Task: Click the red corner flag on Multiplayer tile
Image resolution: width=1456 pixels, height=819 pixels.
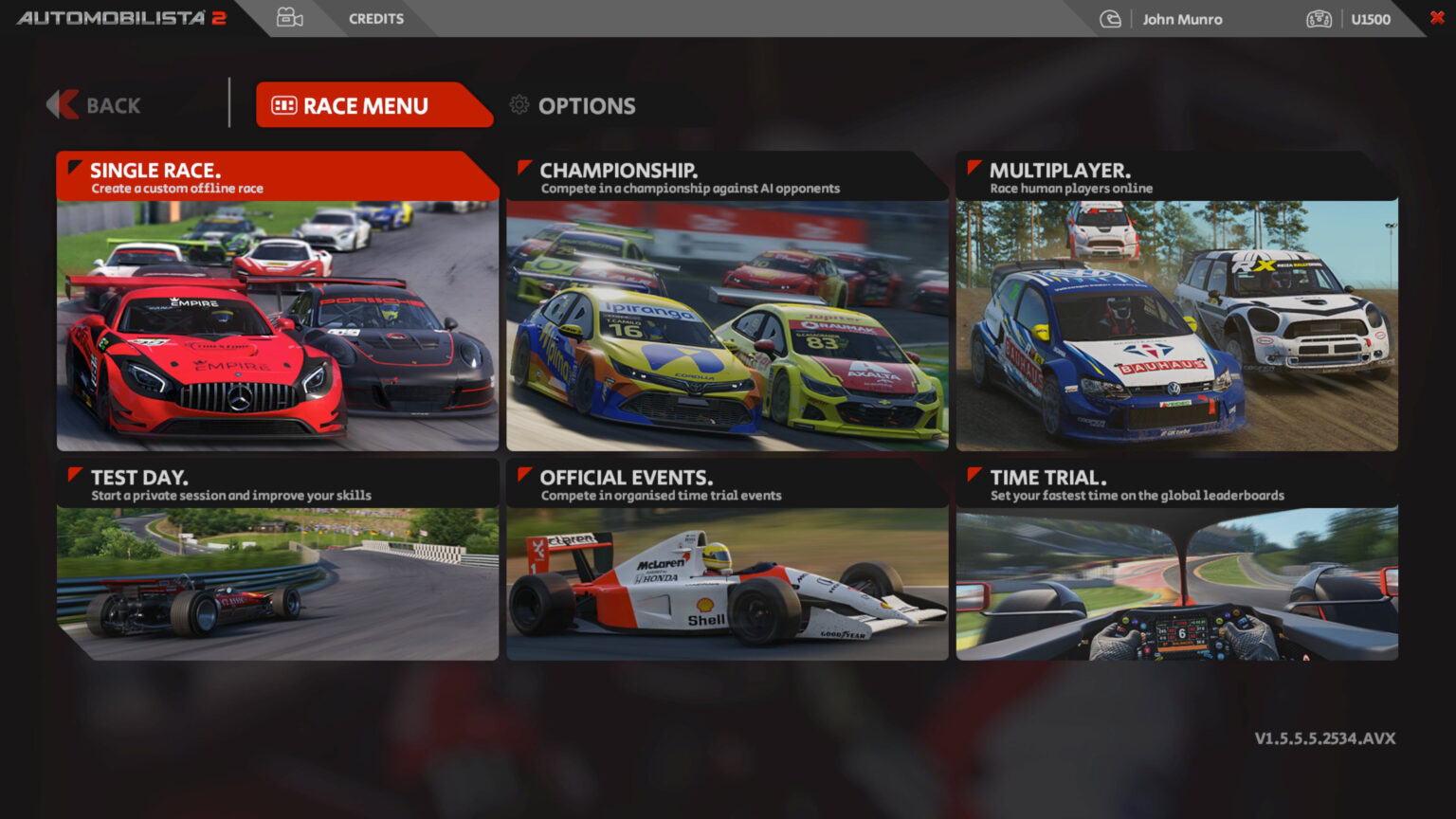Action: tap(974, 167)
